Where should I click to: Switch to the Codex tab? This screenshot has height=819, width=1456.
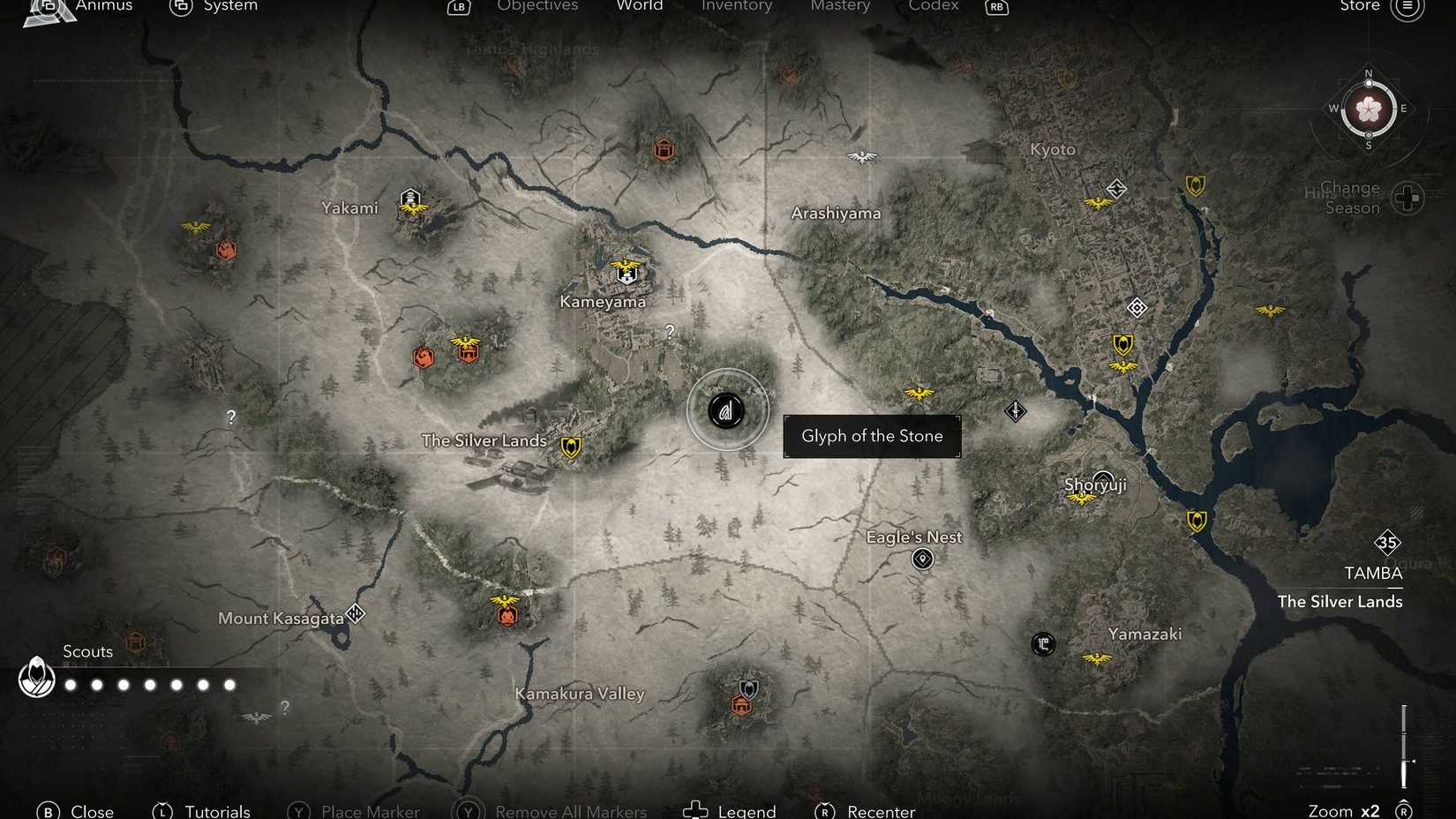click(x=933, y=6)
